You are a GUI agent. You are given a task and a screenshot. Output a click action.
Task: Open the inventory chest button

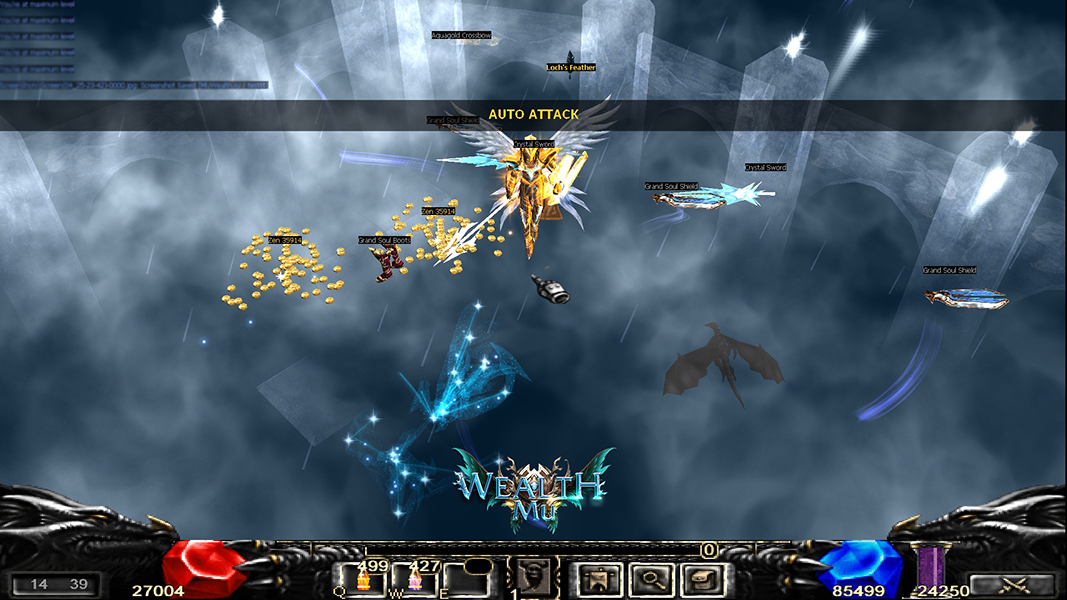click(705, 579)
